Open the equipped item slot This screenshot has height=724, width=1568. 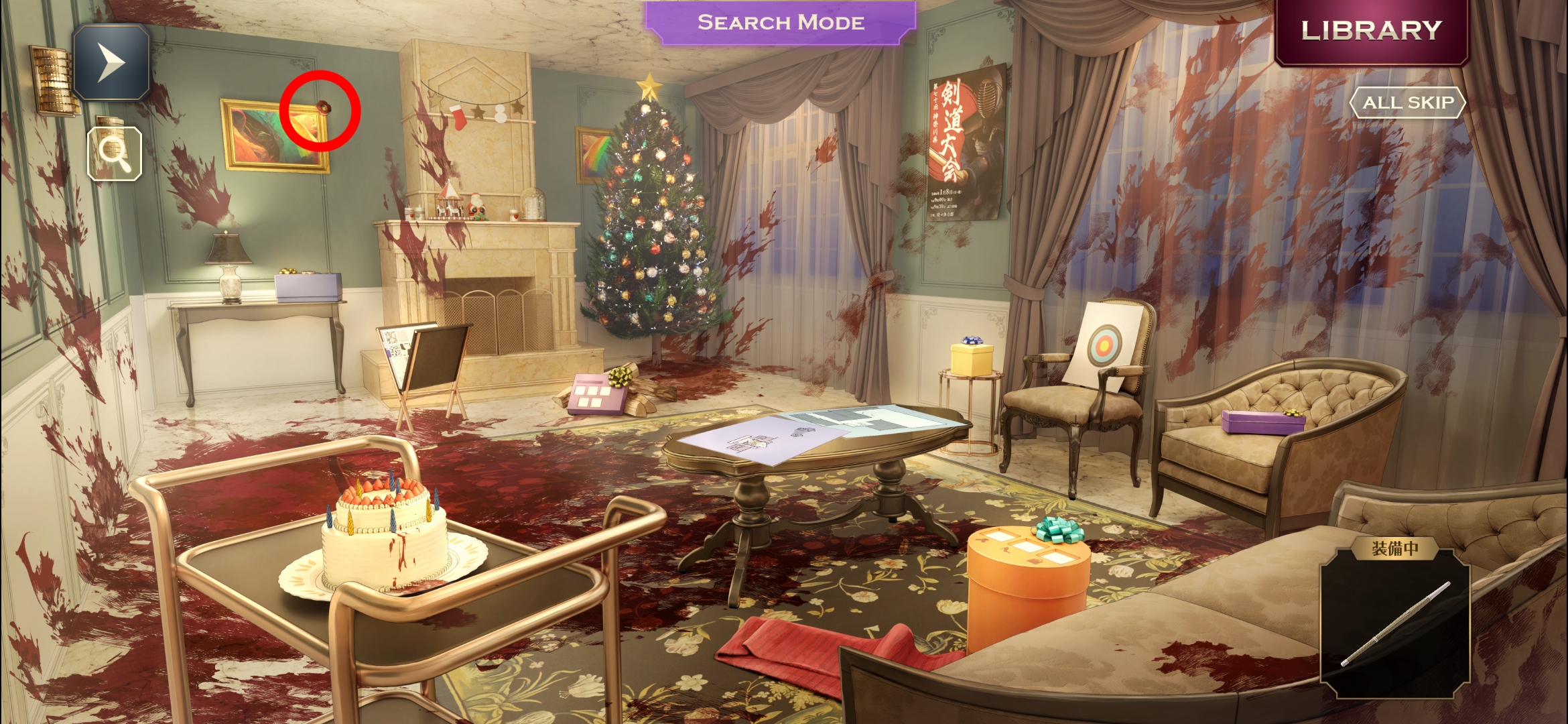[1395, 623]
